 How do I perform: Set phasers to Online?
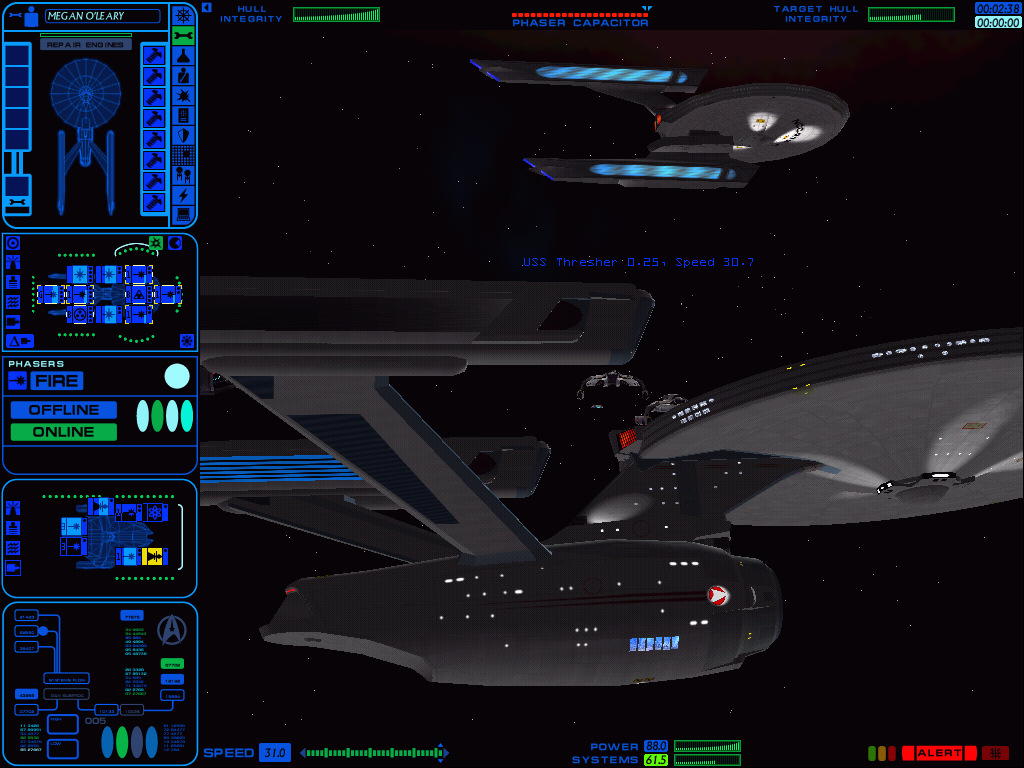(x=63, y=432)
